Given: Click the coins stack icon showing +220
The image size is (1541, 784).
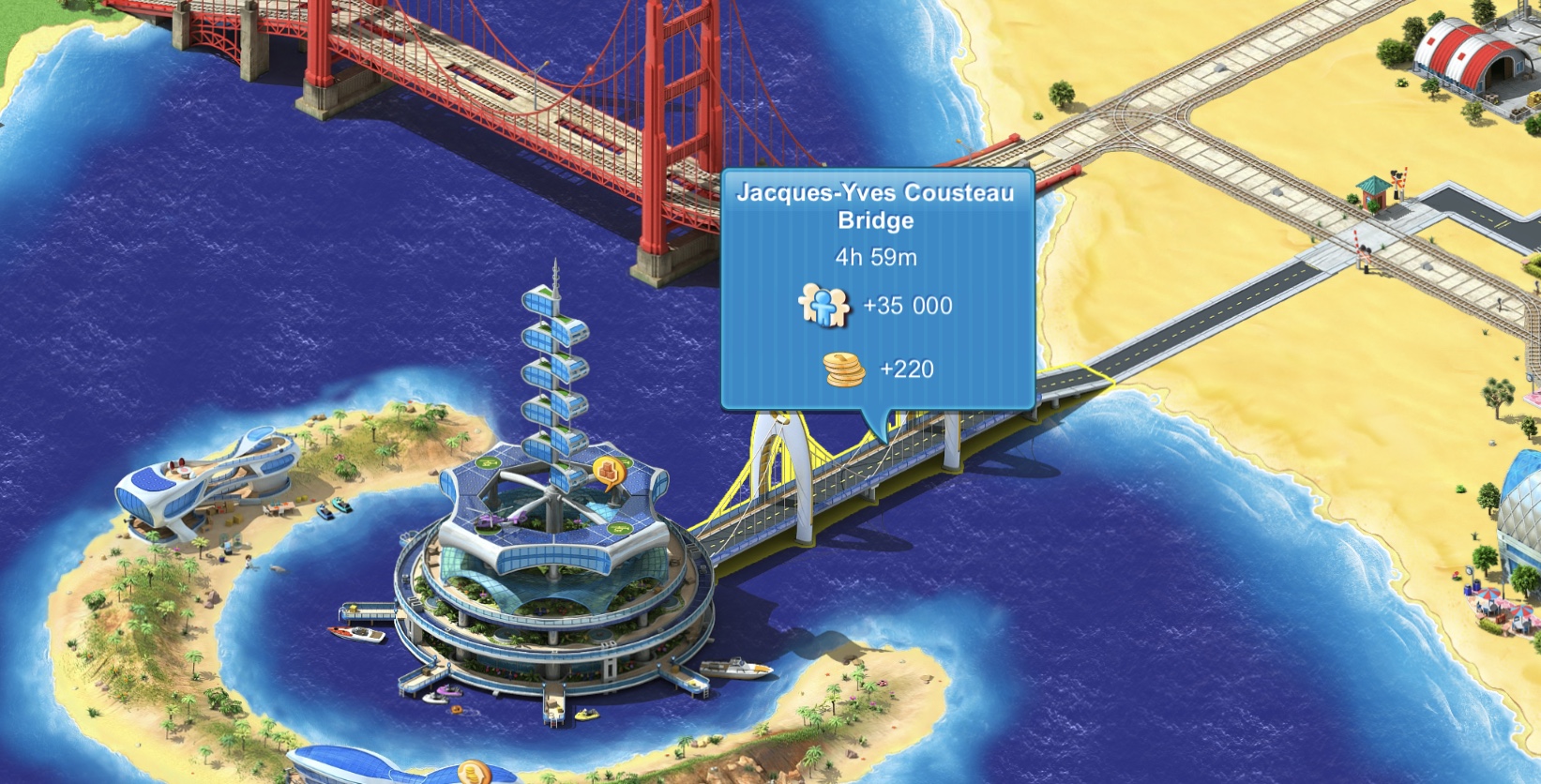Looking at the screenshot, I should (842, 369).
